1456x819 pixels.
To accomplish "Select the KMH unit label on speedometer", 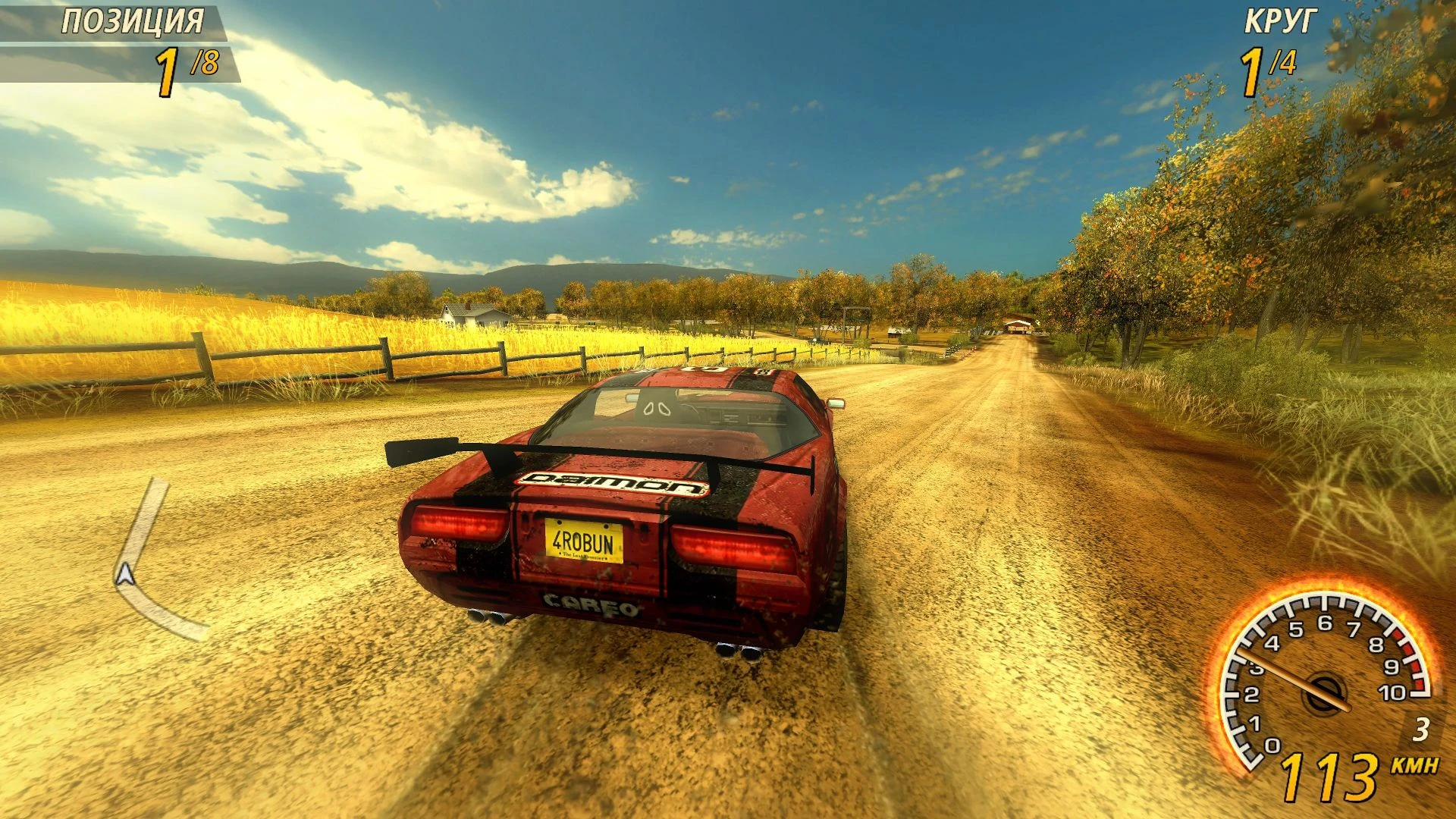I will tap(1415, 765).
